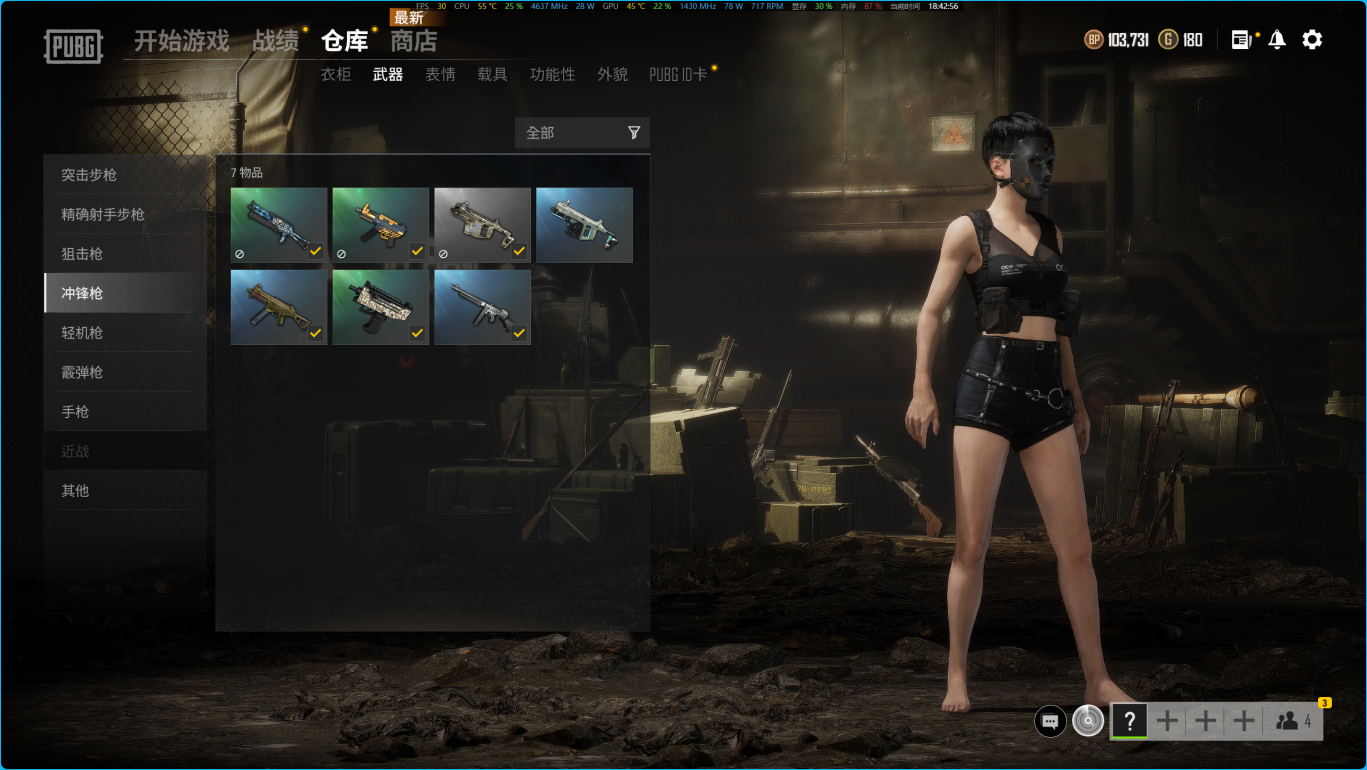Choose the 突击步枪 assault rifle category

(x=89, y=175)
